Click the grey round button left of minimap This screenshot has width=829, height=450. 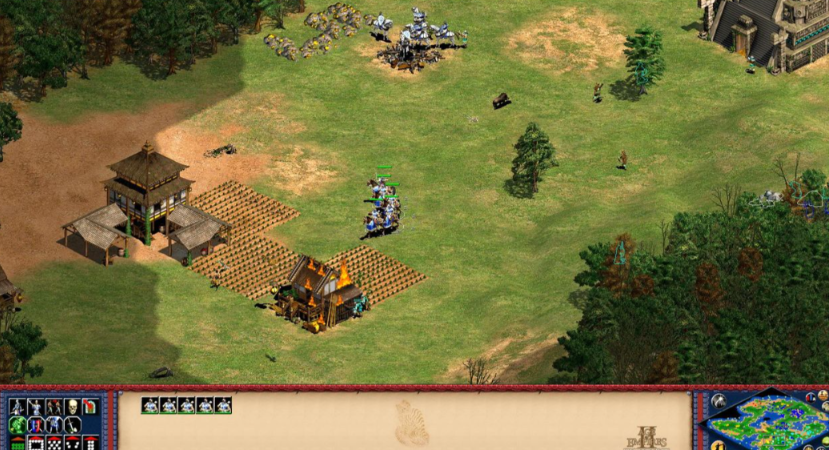pyautogui.click(x=717, y=401)
